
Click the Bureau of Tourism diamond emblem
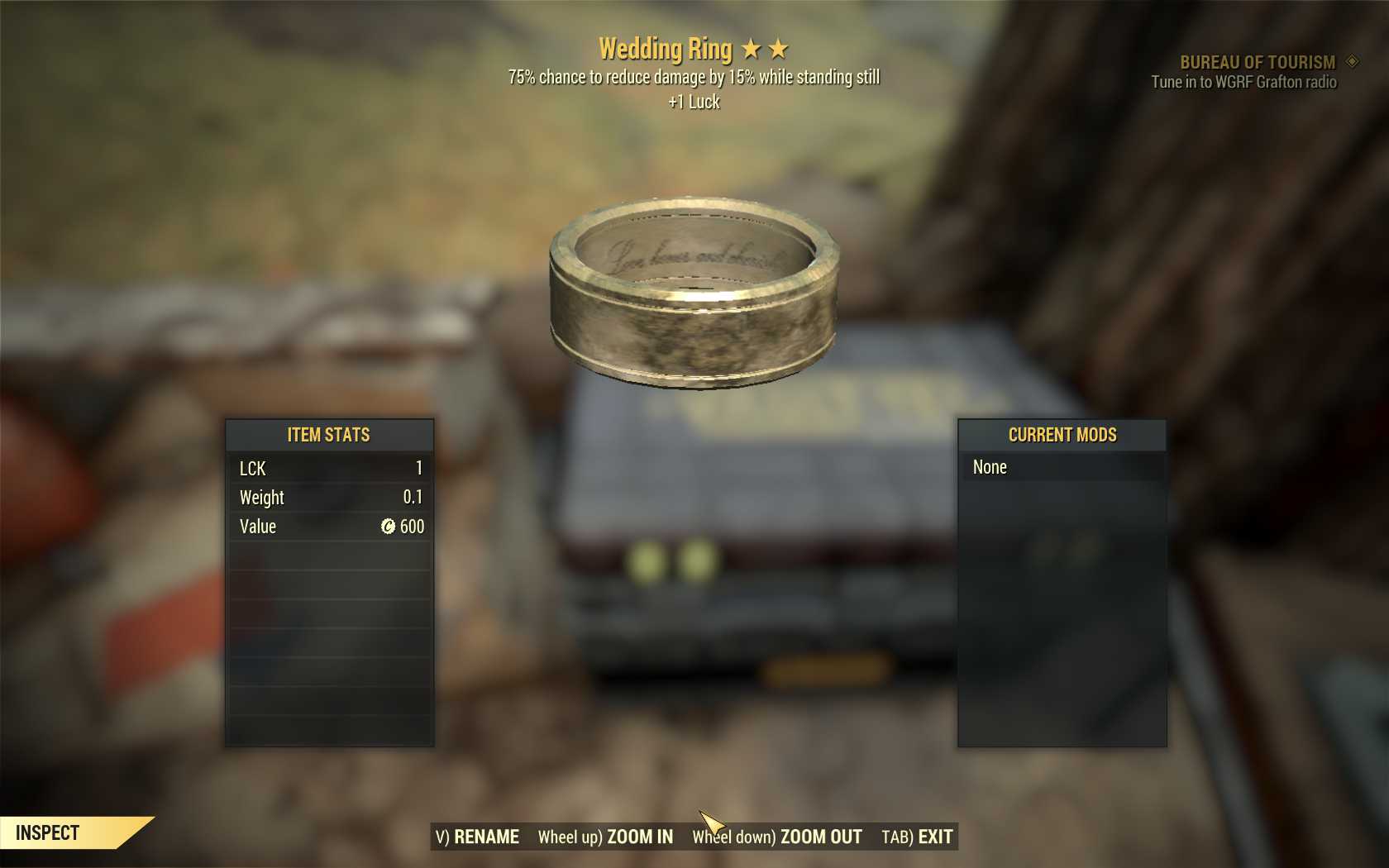(x=1351, y=61)
